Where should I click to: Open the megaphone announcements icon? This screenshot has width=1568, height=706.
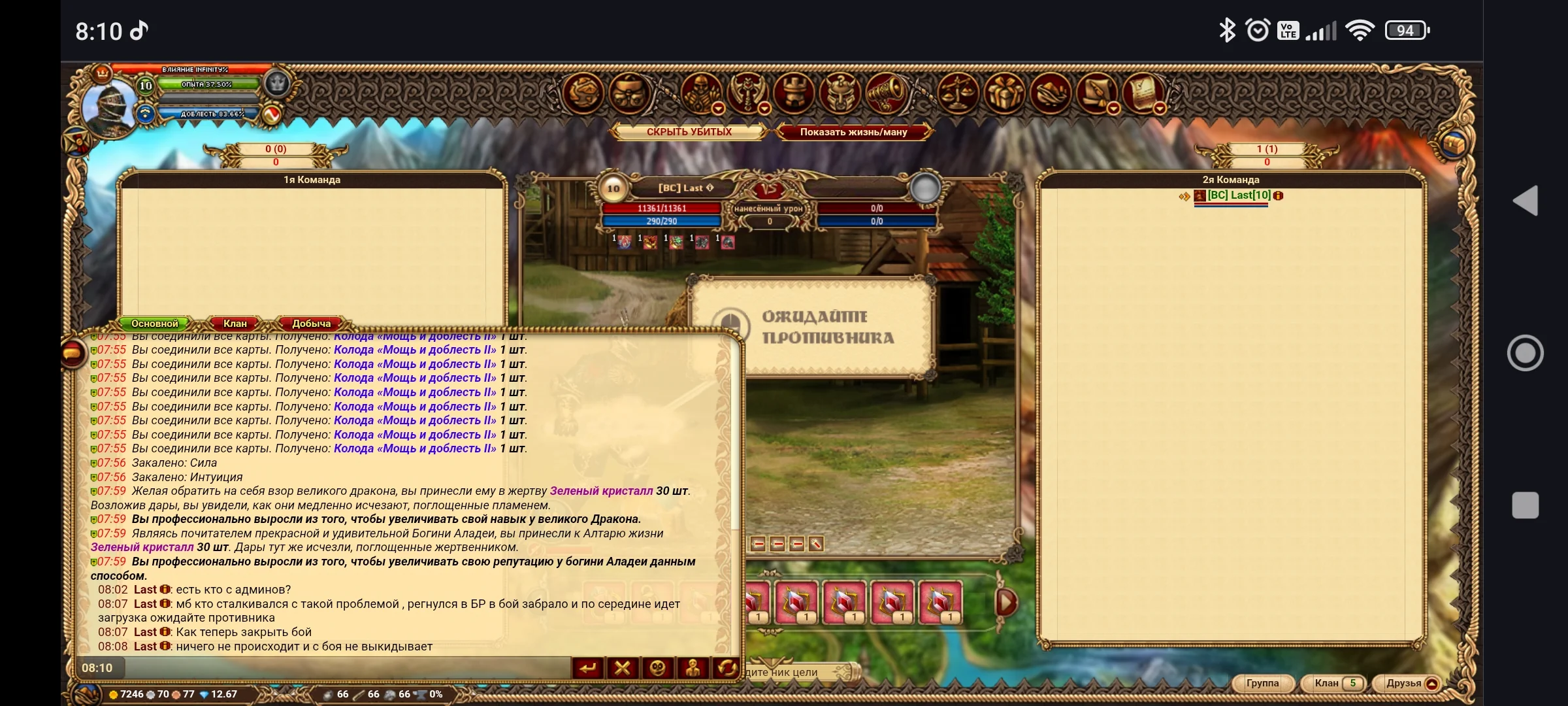886,92
